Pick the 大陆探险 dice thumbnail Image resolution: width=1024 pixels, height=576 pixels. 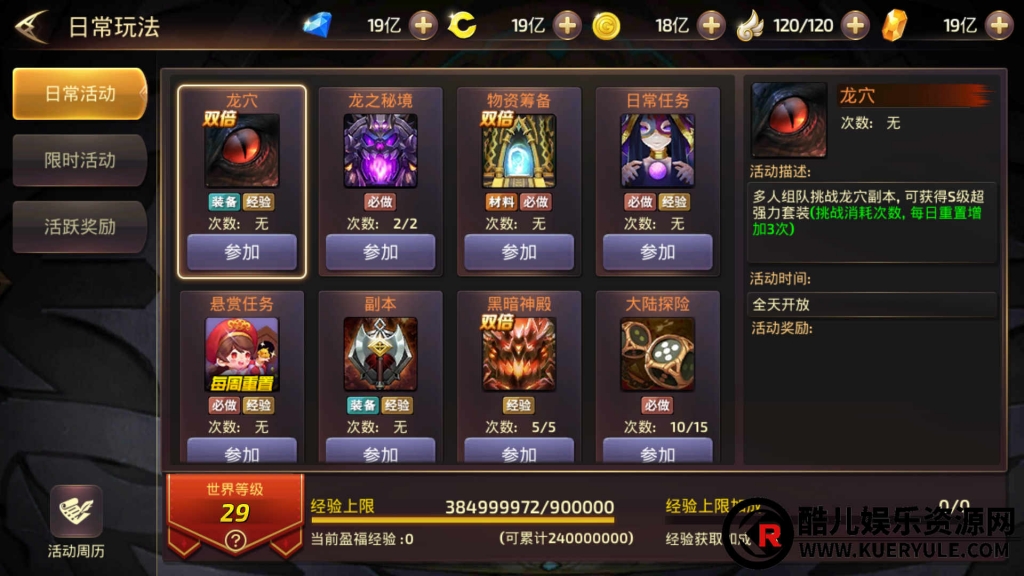657,354
